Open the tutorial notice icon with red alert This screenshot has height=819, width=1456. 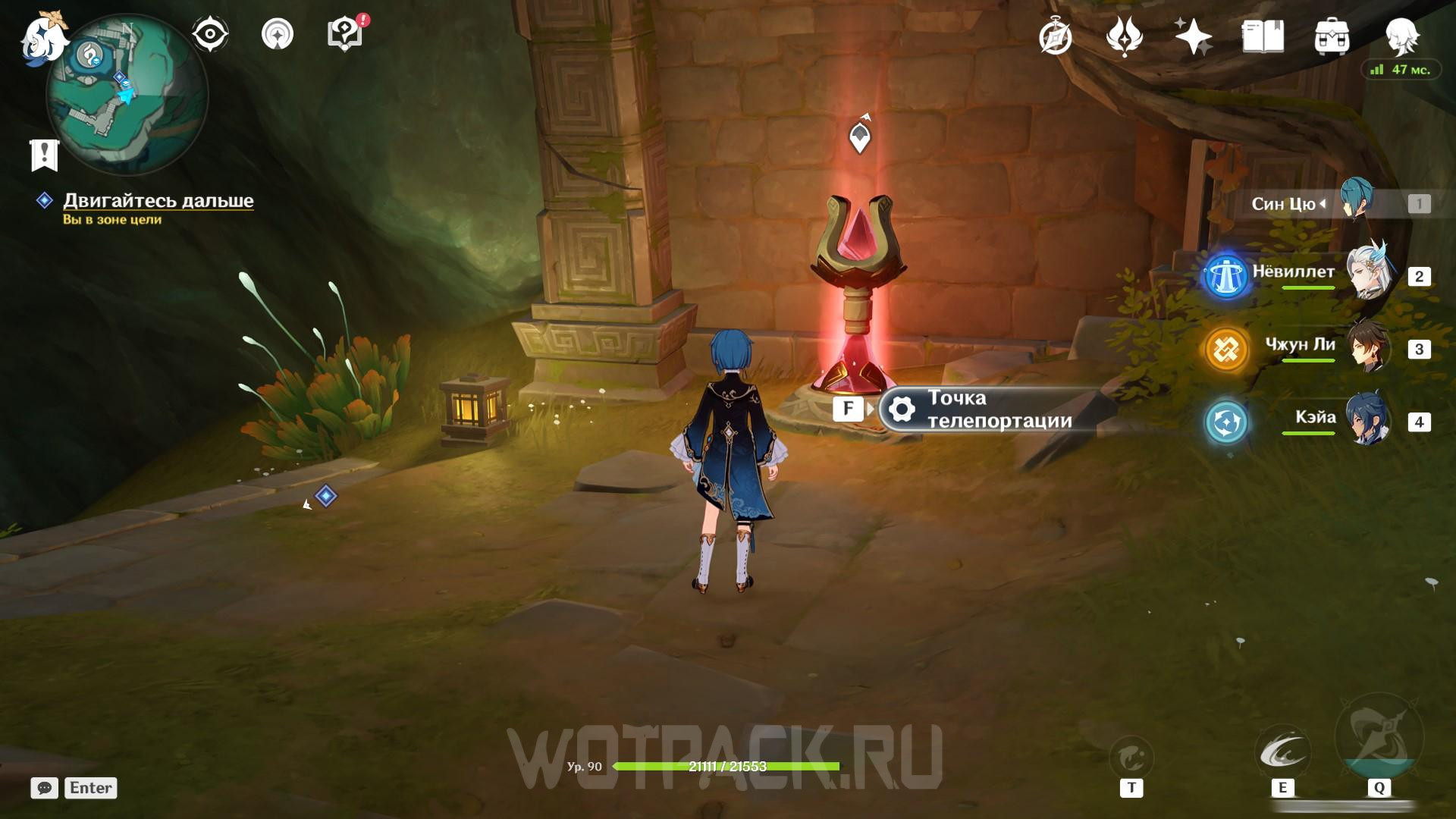(x=345, y=34)
